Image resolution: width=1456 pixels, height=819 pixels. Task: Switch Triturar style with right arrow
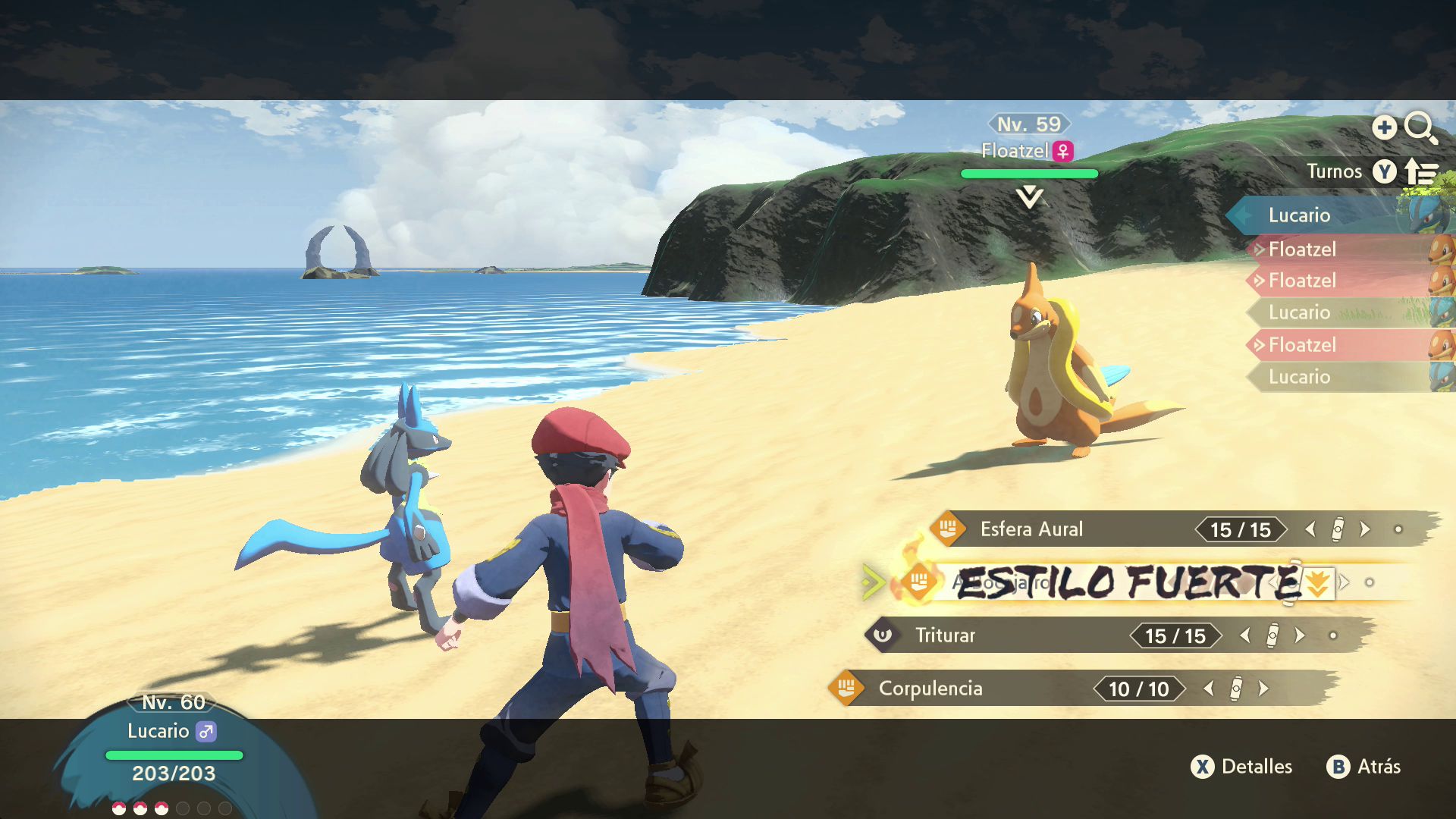pos(1300,635)
